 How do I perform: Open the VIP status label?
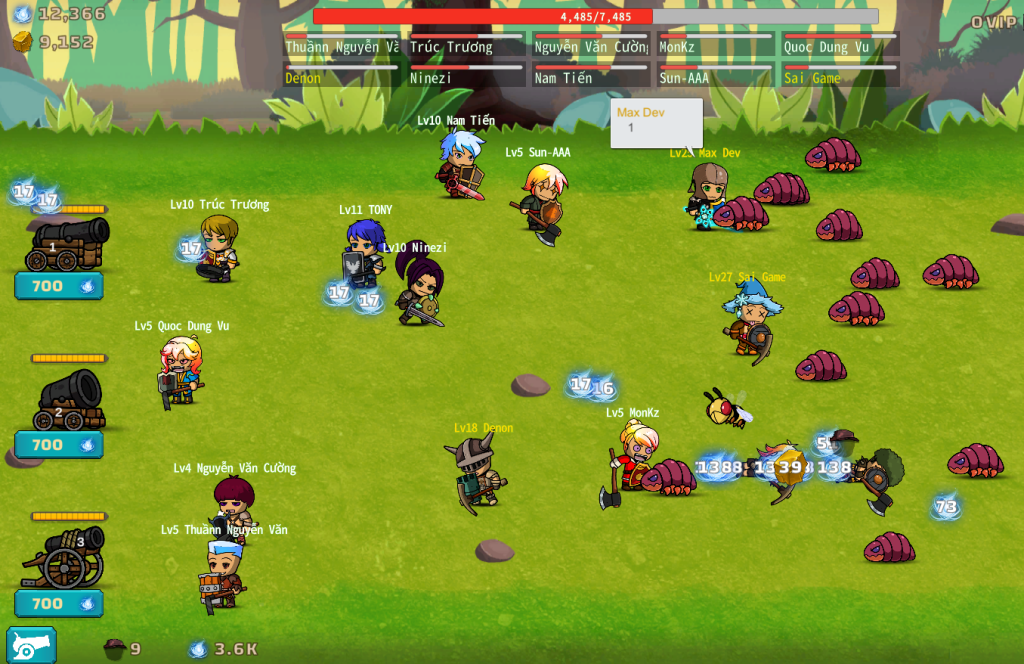point(993,22)
